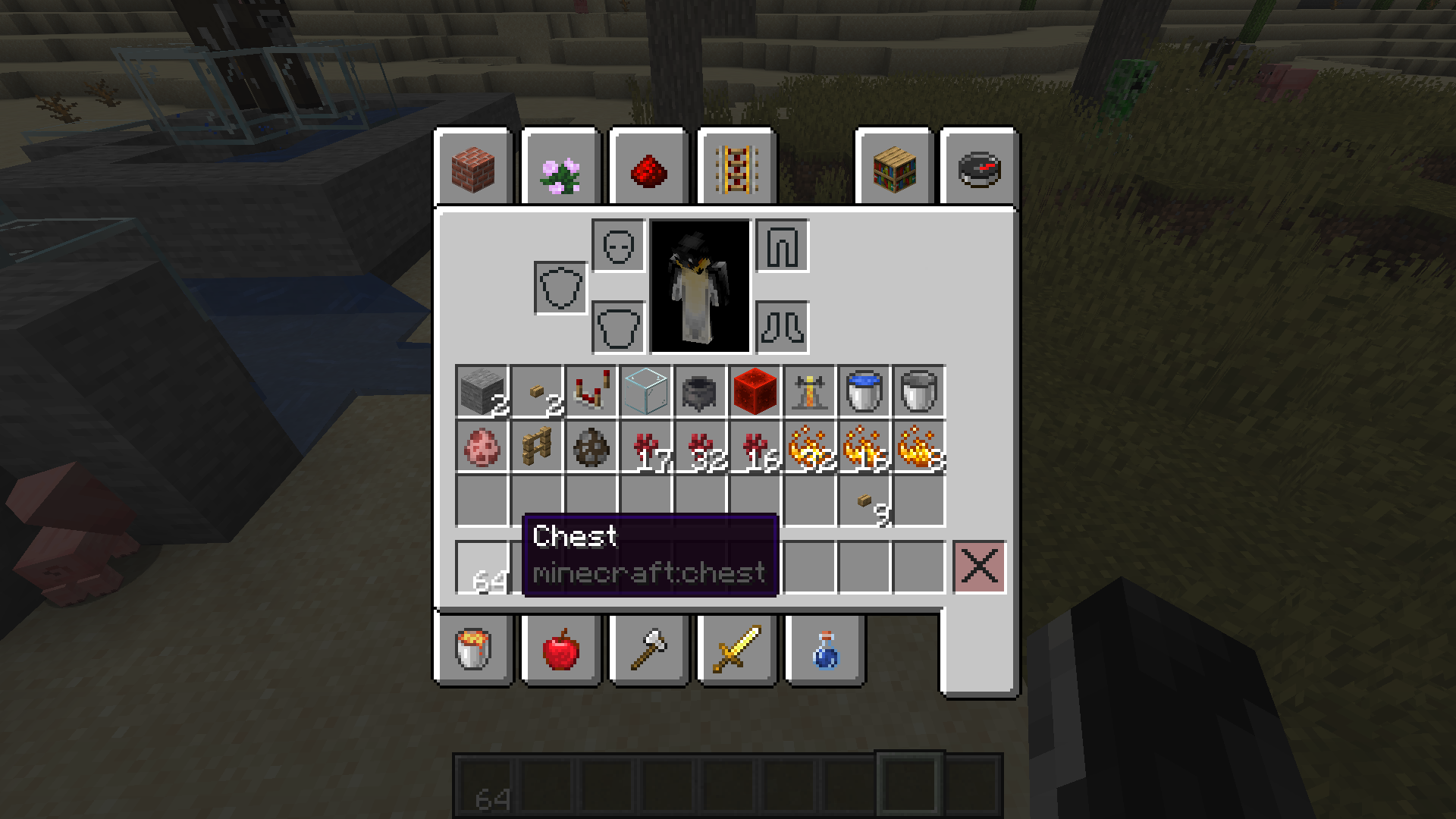
Task: Open the golden sword Combat tab
Action: (737, 650)
